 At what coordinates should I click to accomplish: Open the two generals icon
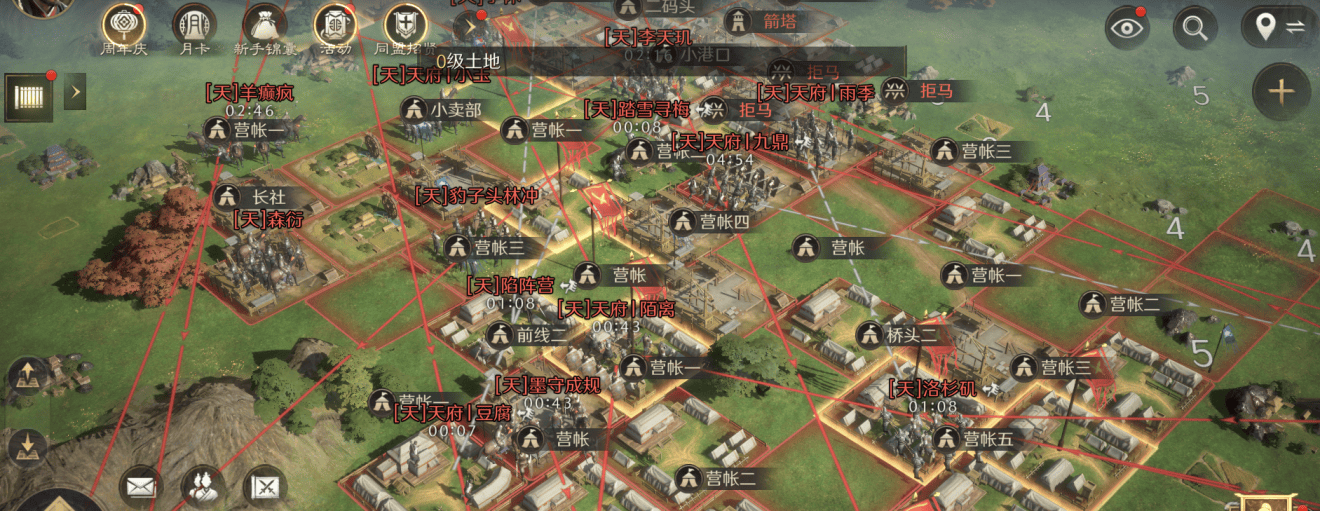click(203, 487)
